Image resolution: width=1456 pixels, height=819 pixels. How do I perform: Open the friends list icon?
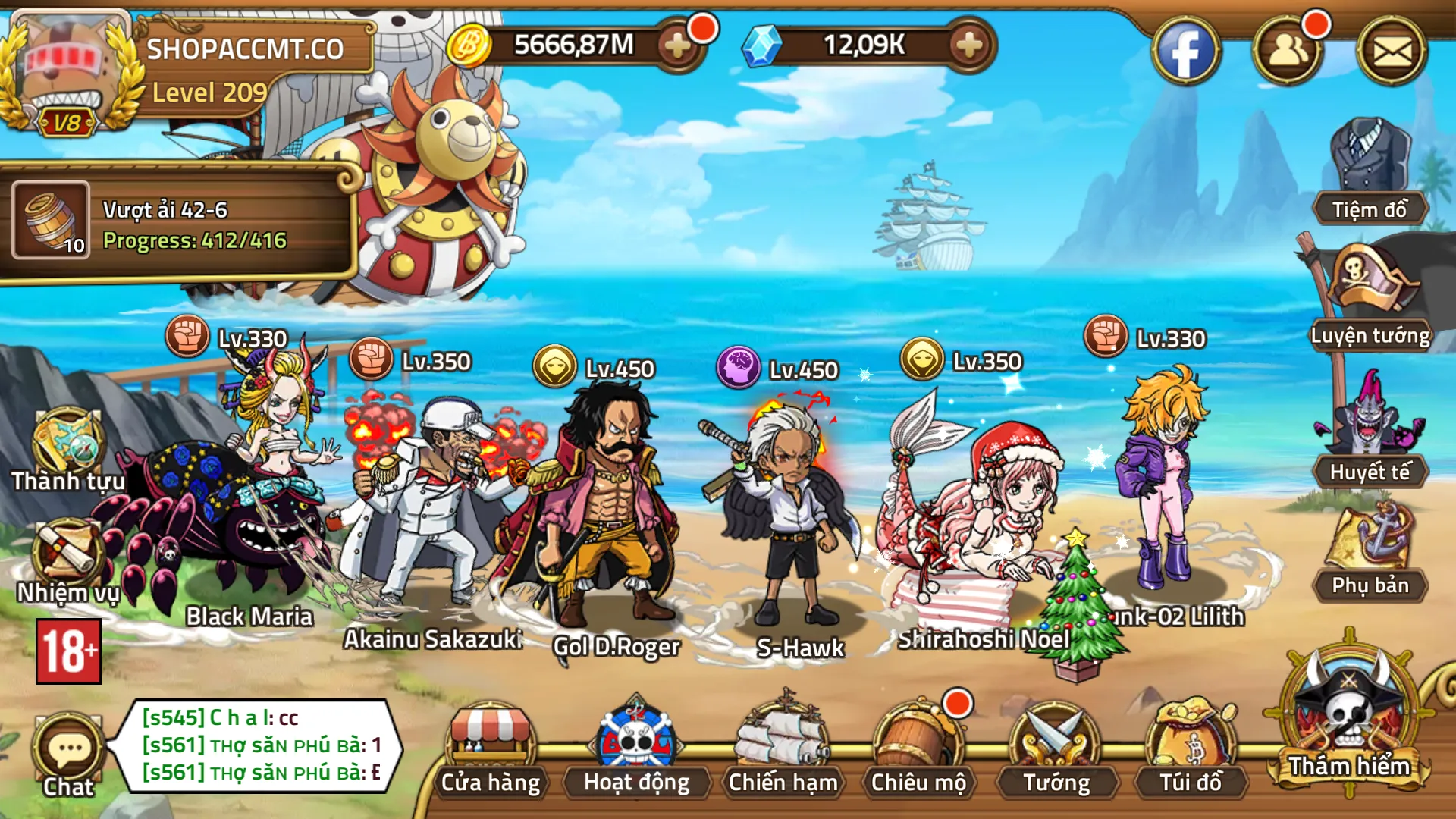click(1288, 52)
